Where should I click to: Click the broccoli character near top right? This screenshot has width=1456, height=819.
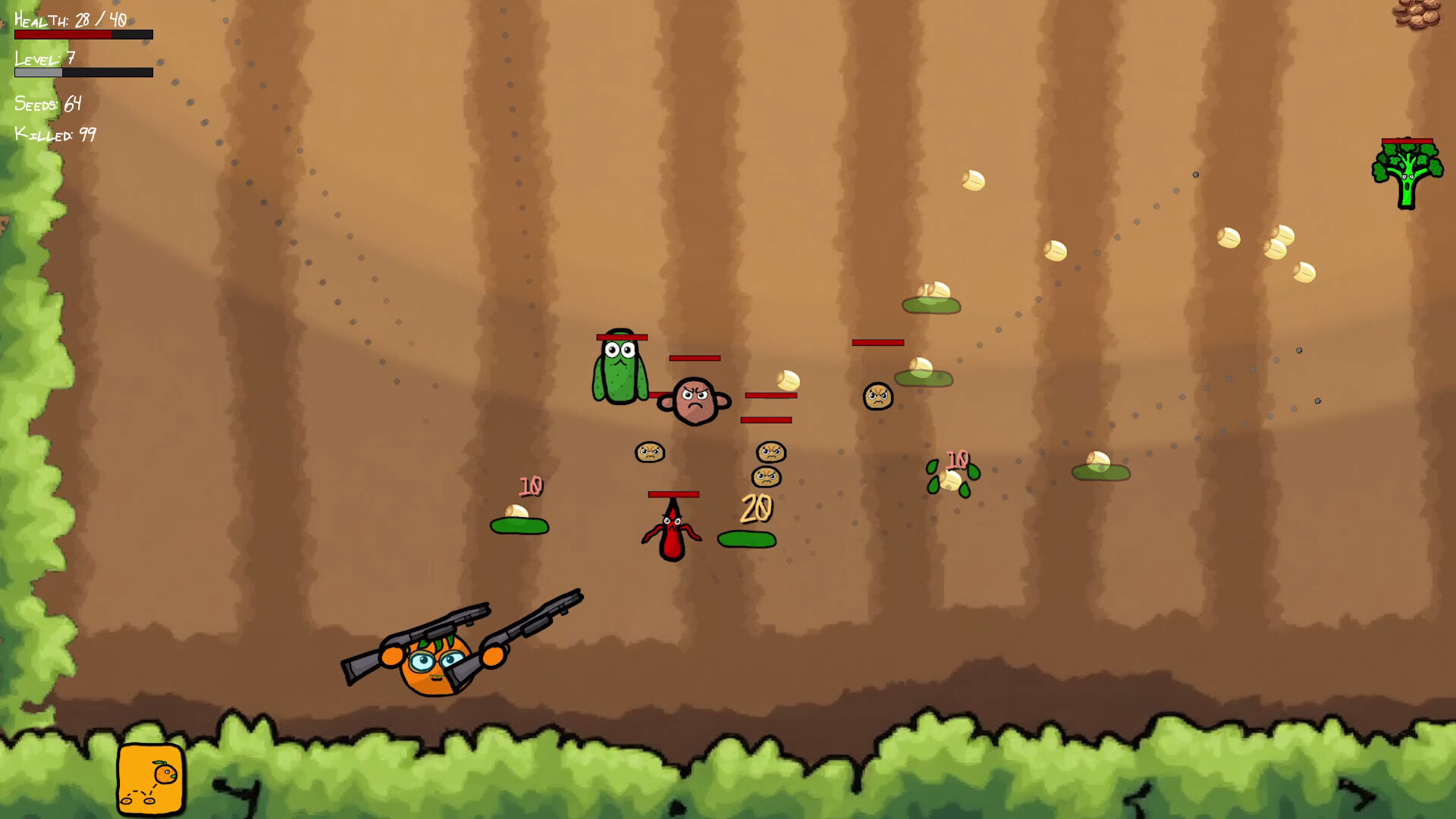(x=1407, y=174)
